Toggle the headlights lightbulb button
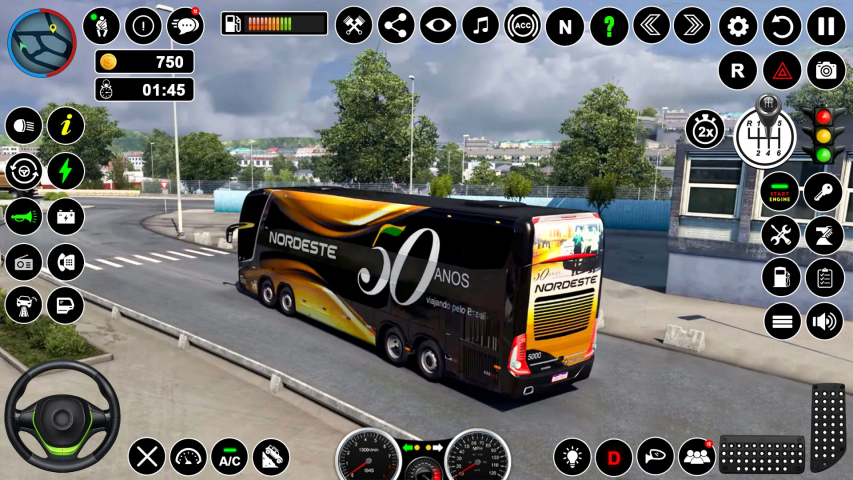Screen dimensions: 853x480 point(572,457)
